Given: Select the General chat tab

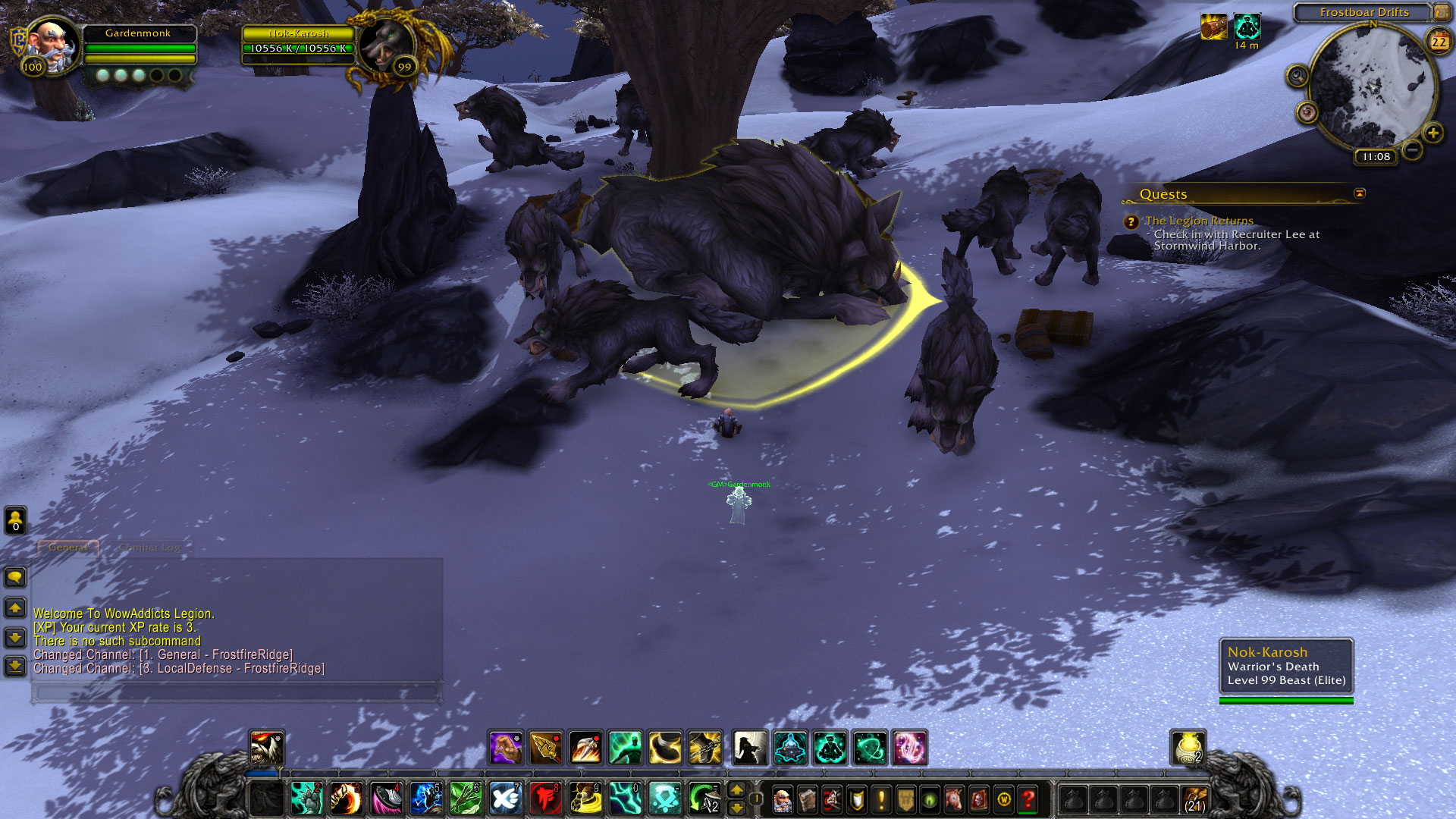Looking at the screenshot, I should pyautogui.click(x=68, y=548).
